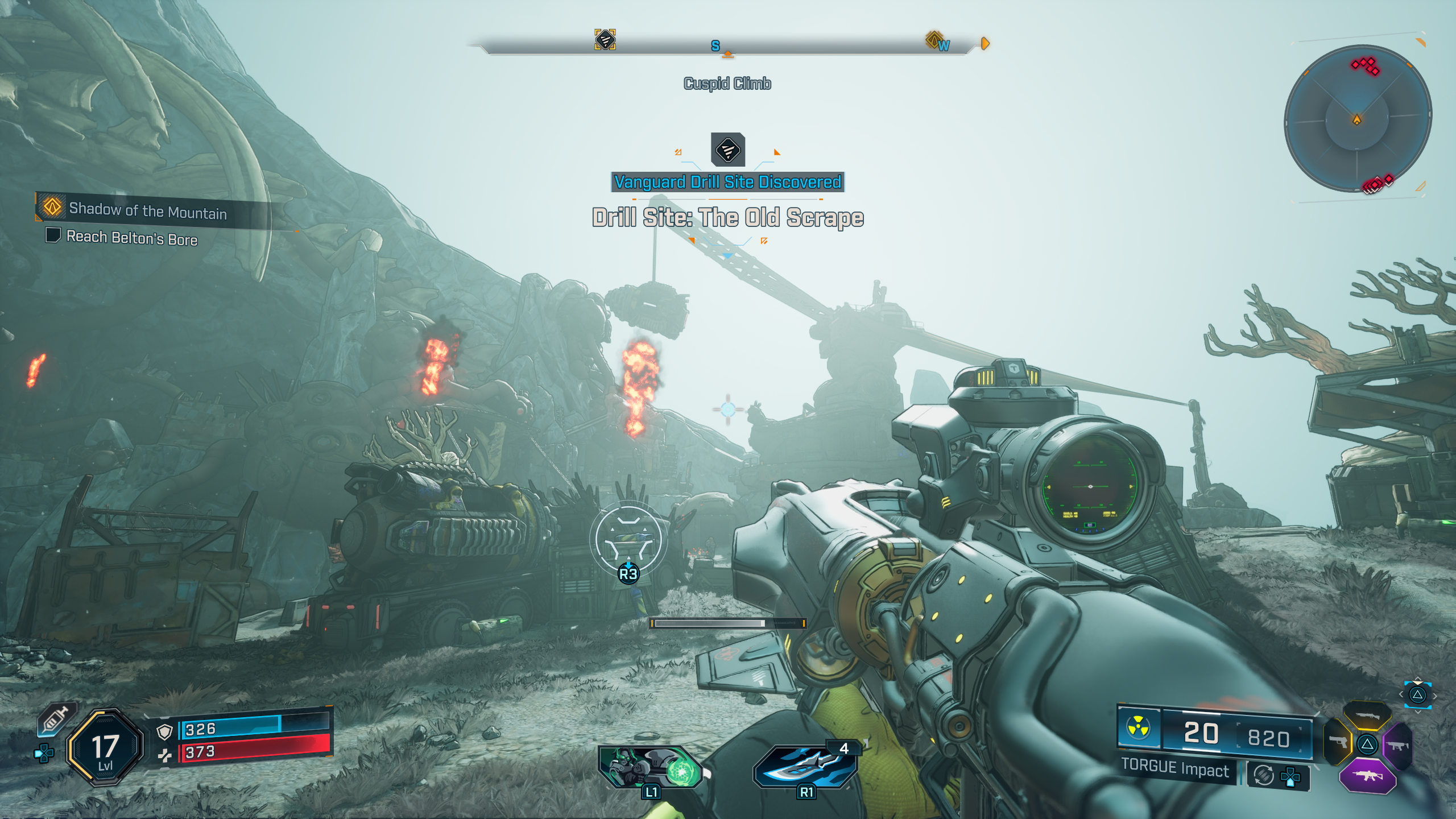Click the Reach Belton's Bore objective checkbox

(53, 235)
